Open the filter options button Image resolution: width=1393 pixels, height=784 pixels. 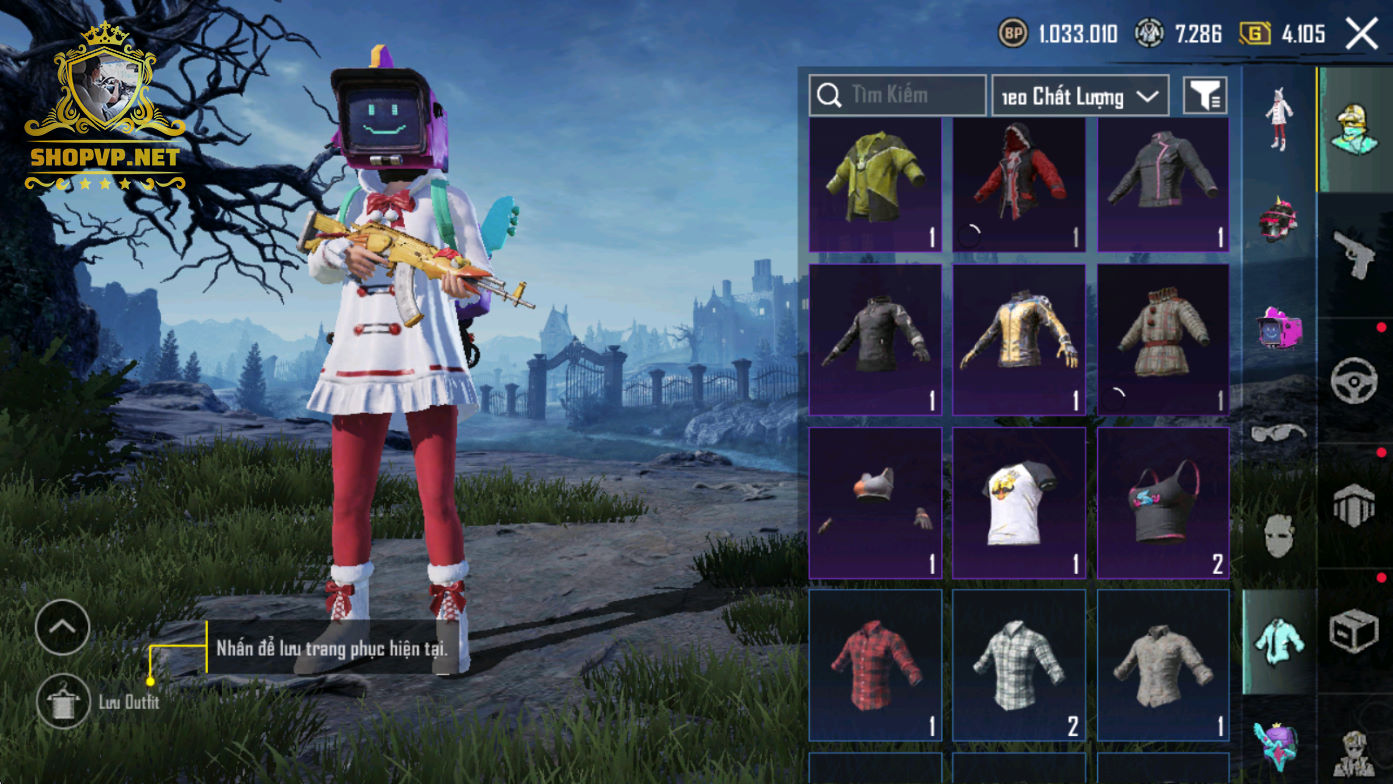[x=1205, y=96]
